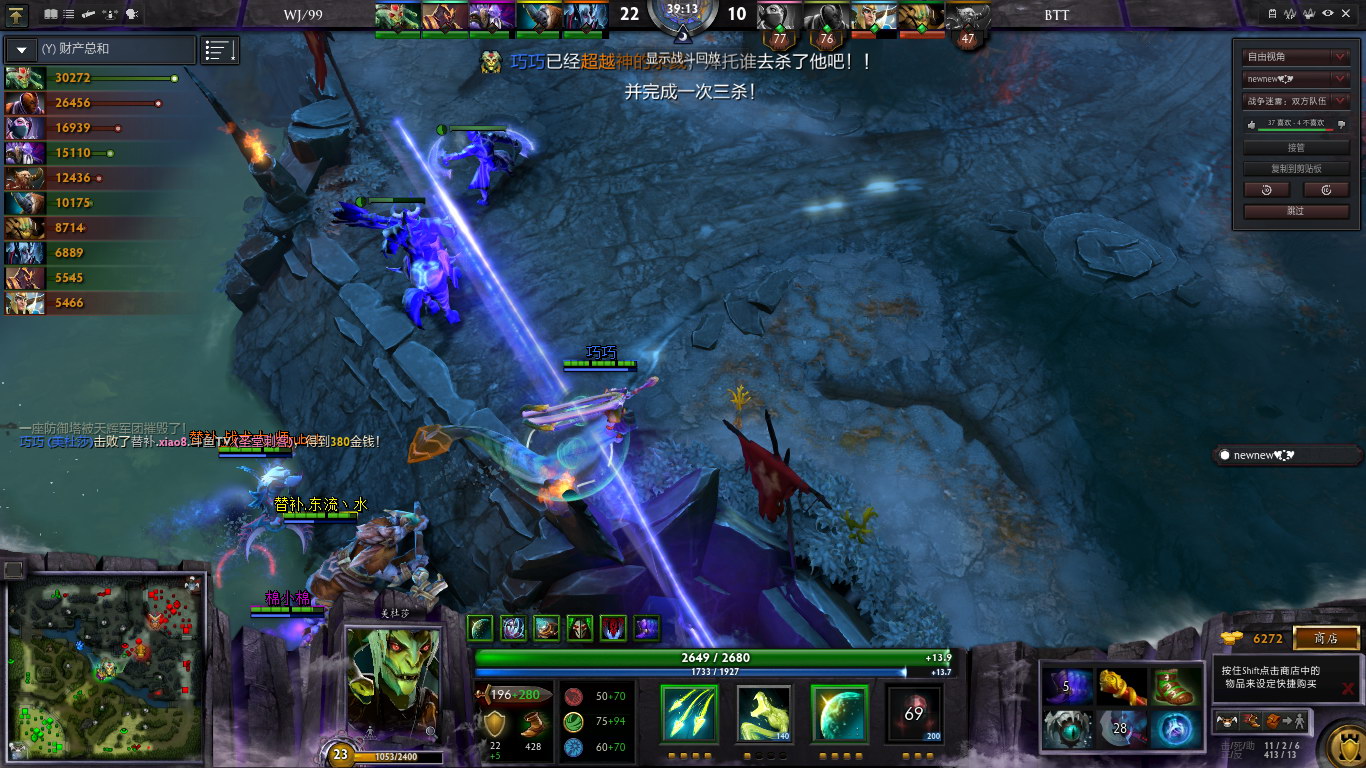This screenshot has width=1366, height=768.
Task: Give the replay a thumbs down
Action: (x=1340, y=124)
